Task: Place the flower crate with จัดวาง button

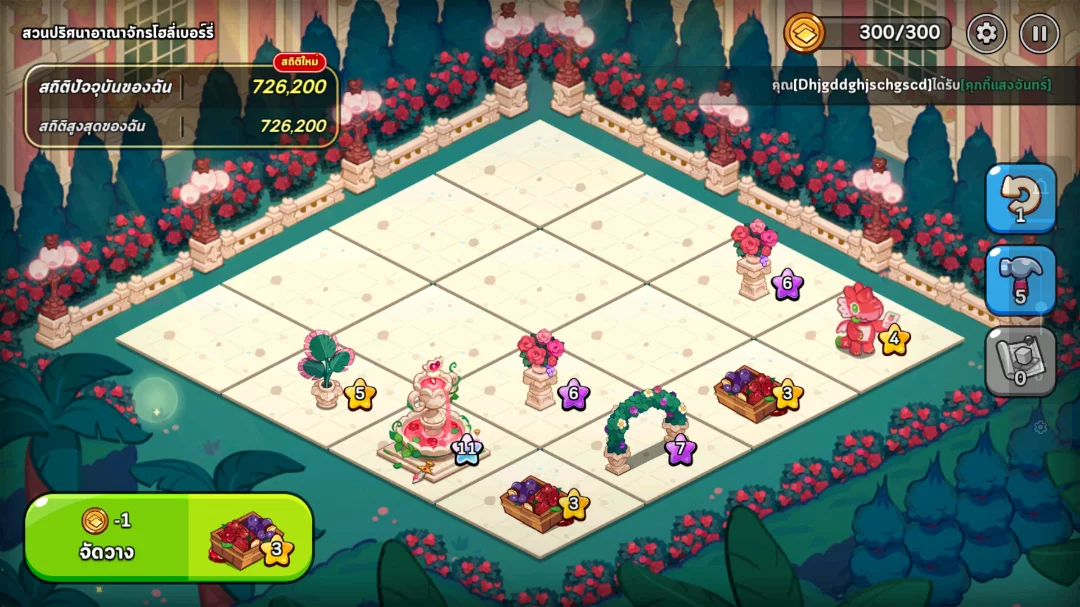Action: pos(168,538)
